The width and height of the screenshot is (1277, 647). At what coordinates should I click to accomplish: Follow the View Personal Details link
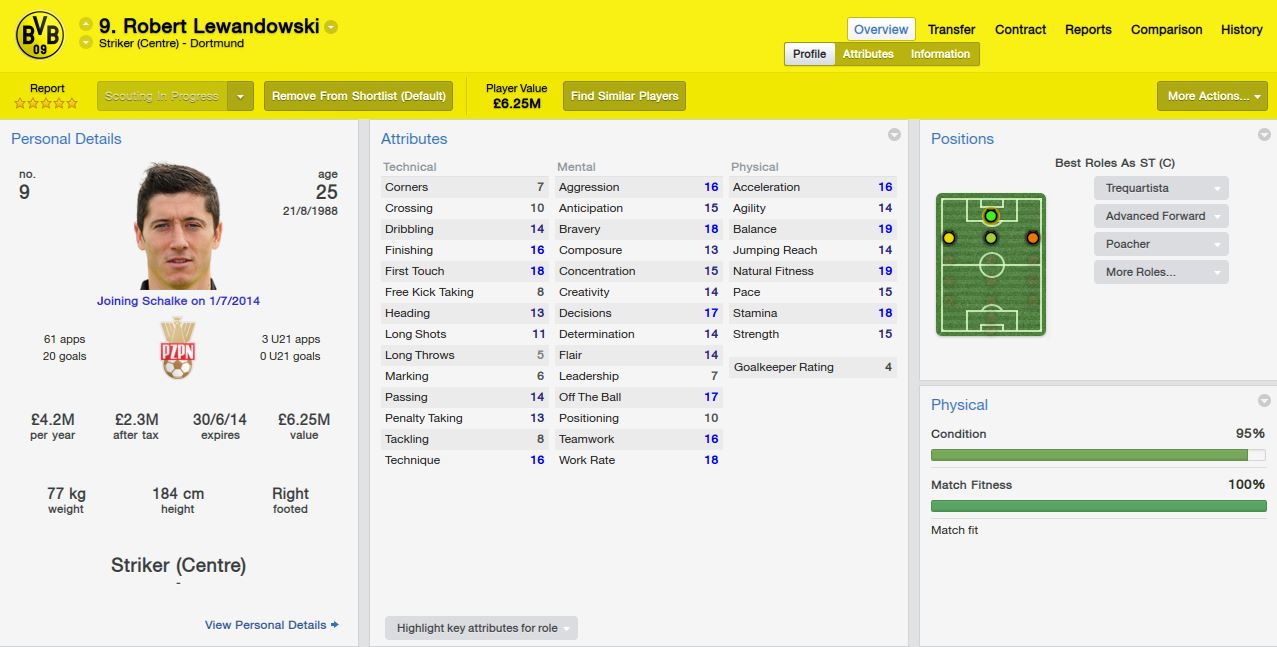(x=271, y=625)
